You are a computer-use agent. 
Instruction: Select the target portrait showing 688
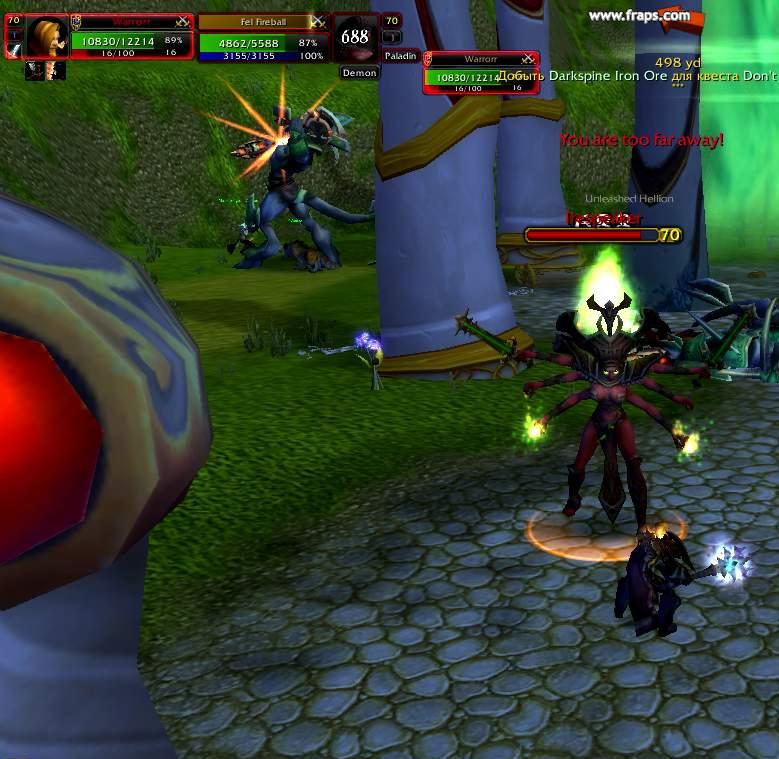[x=355, y=38]
